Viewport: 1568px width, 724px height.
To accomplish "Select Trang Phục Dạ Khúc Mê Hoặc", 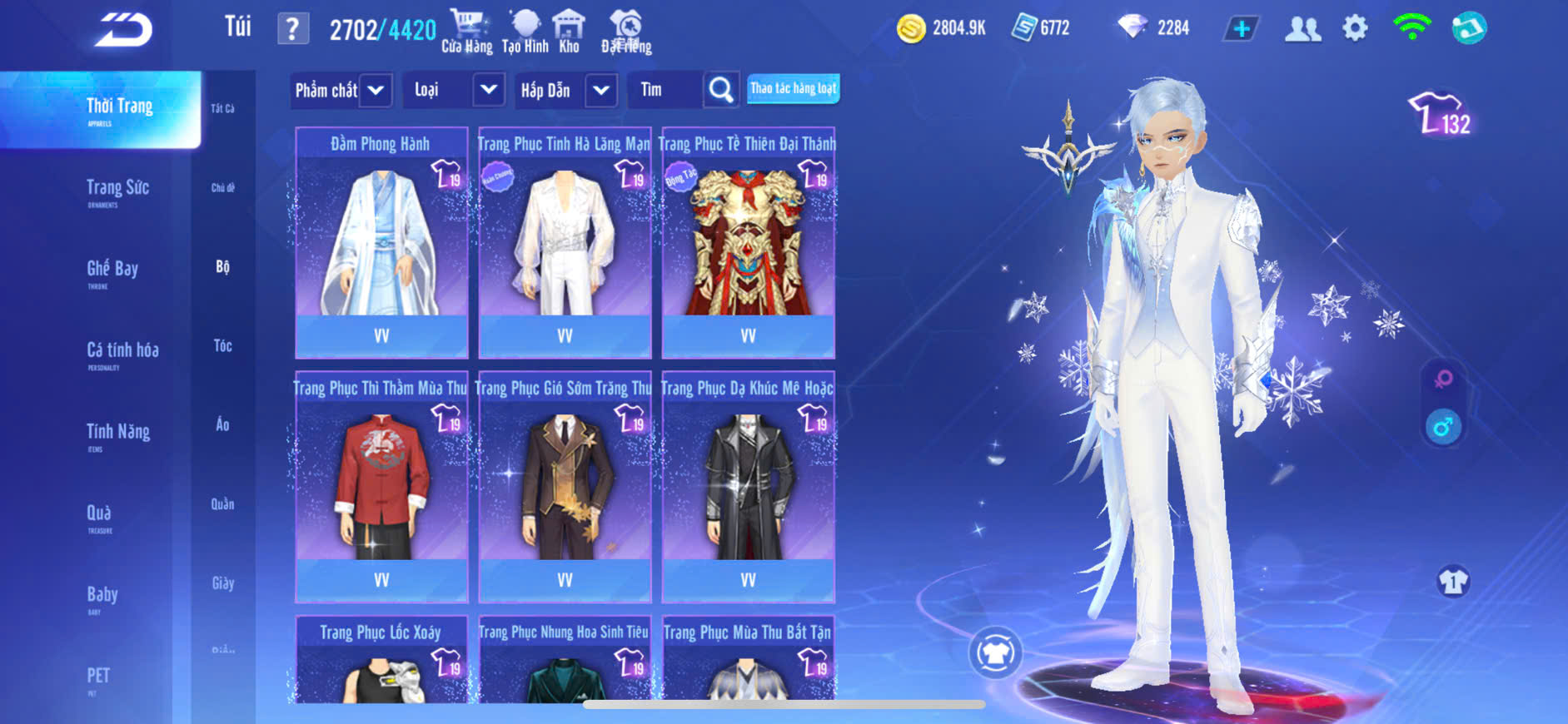I will [748, 486].
